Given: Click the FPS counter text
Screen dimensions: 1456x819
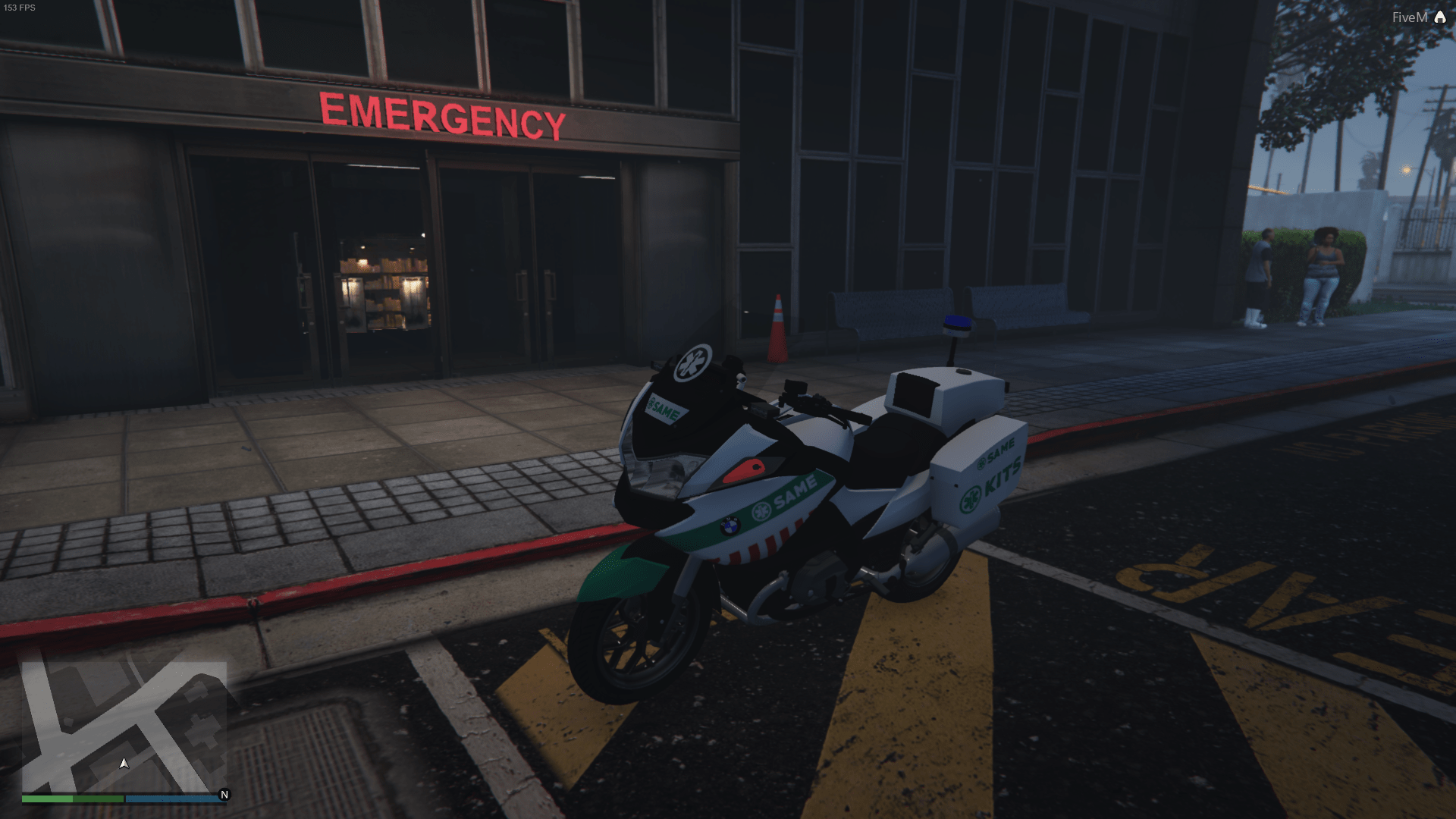Looking at the screenshot, I should (x=21, y=8).
